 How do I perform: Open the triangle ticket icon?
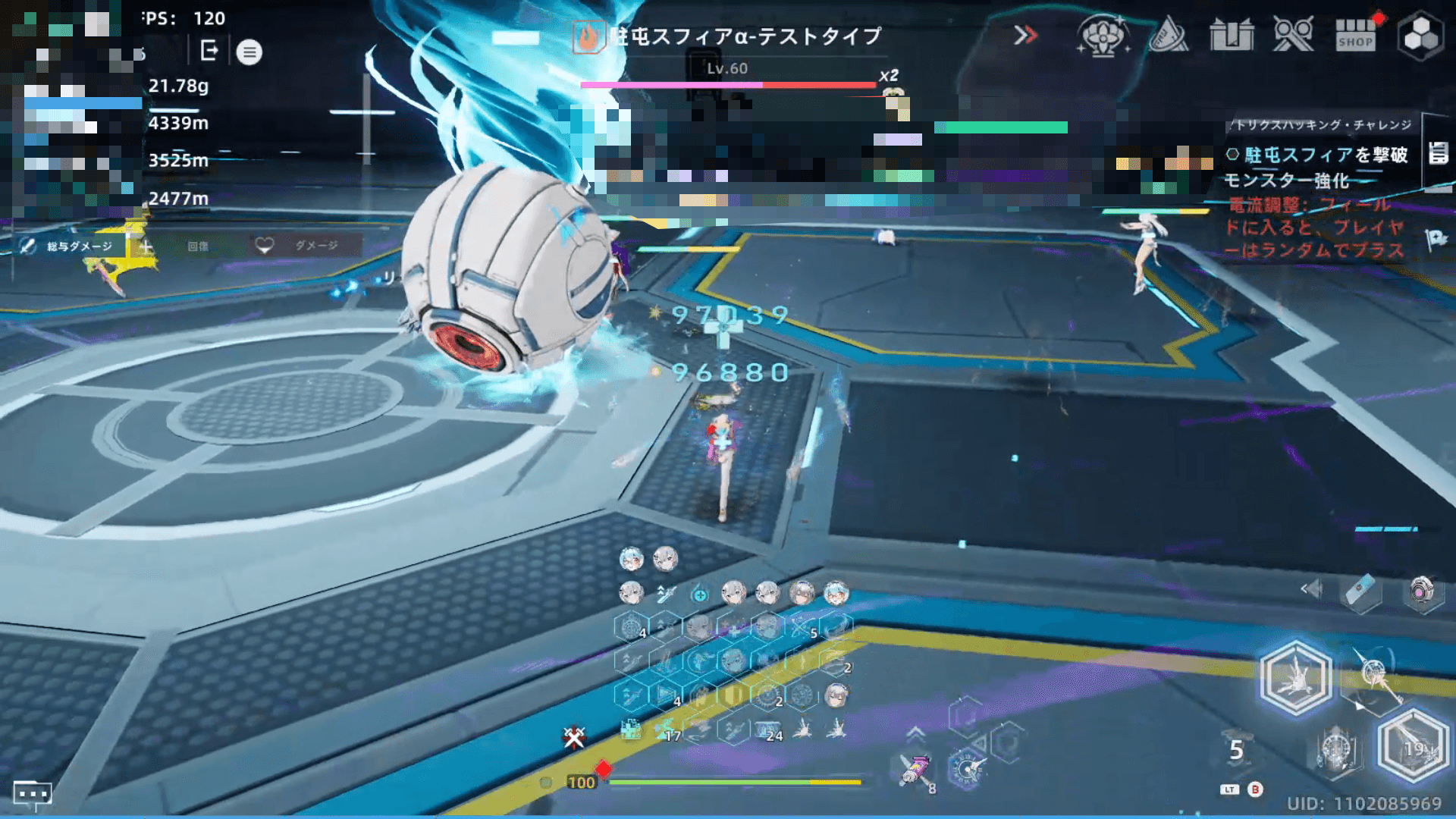point(1168,36)
